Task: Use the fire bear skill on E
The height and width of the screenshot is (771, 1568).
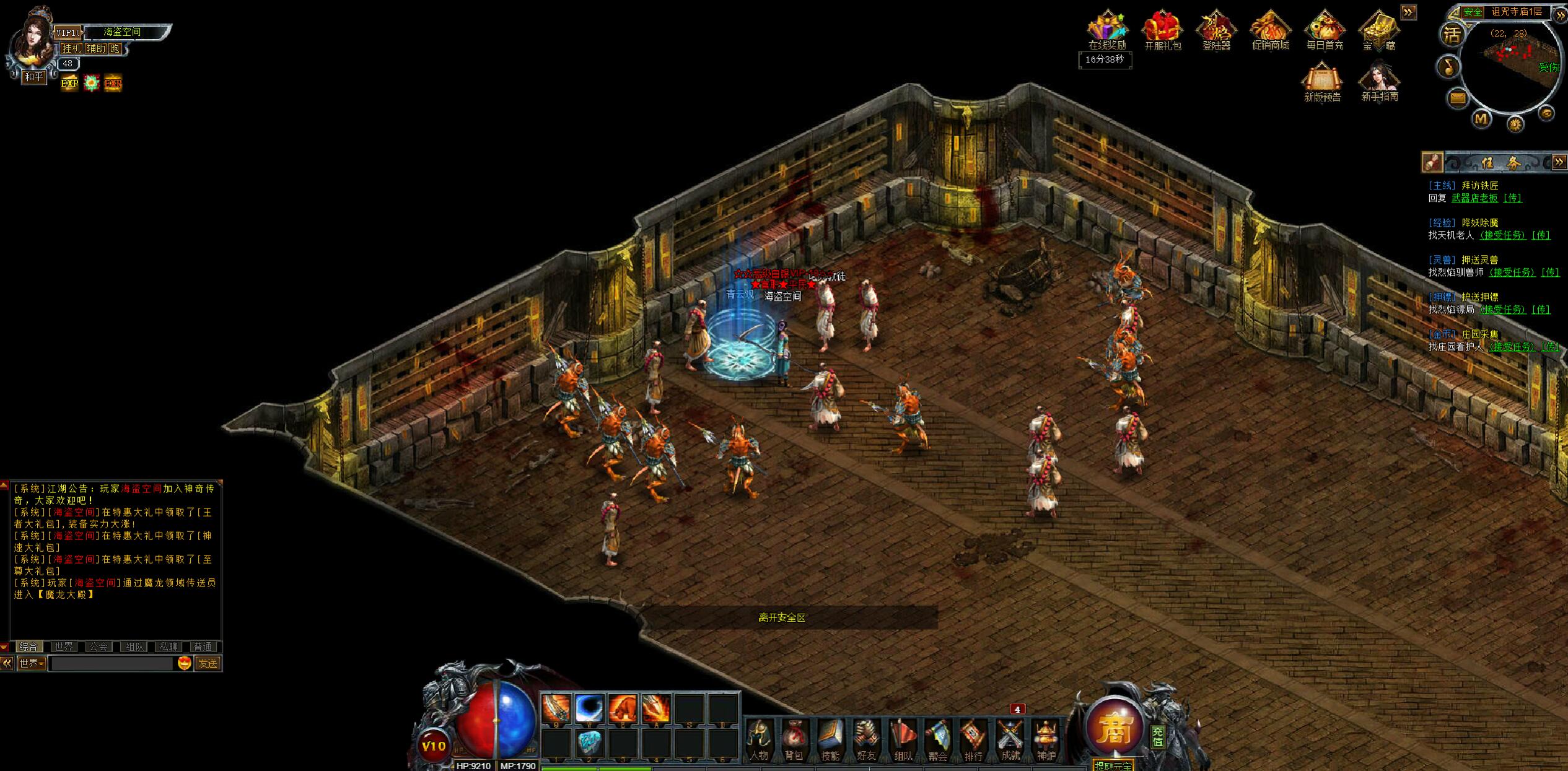Action: tap(623, 708)
